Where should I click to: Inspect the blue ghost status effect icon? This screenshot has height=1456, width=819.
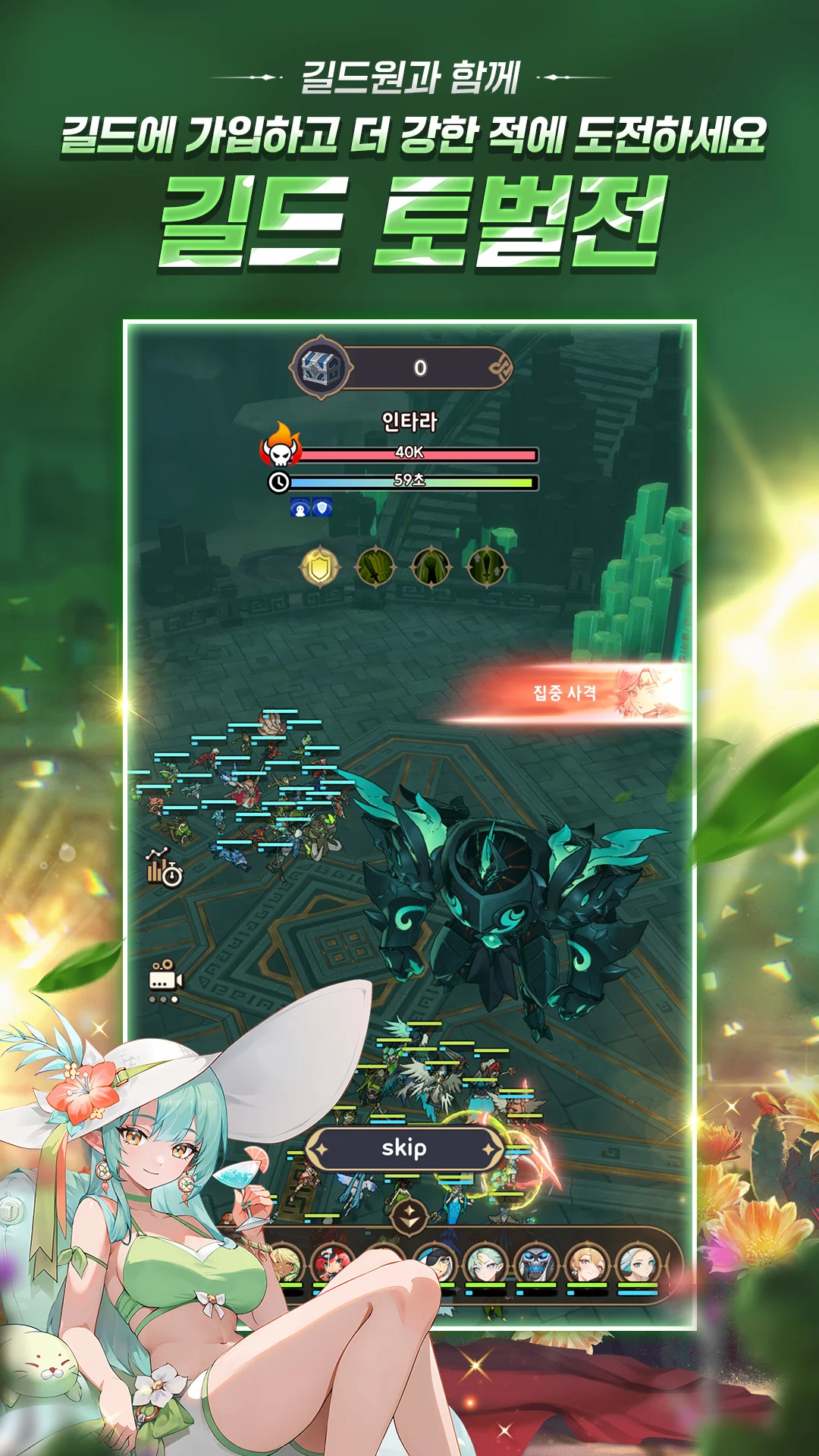300,507
